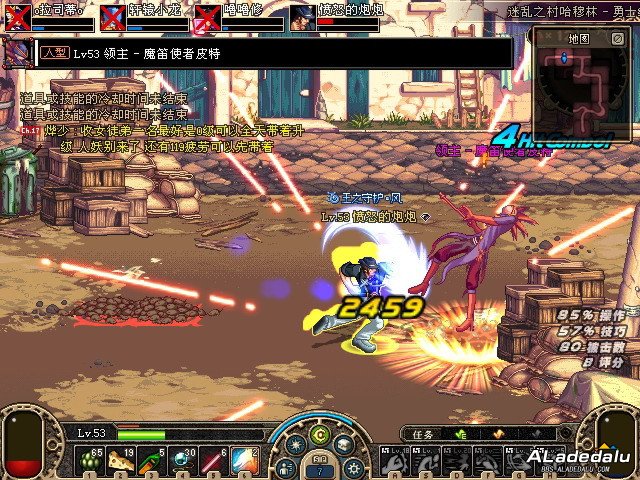640x480 pixels.
Task: Click the 地图 map label on minimap
Action: pyautogui.click(x=578, y=38)
